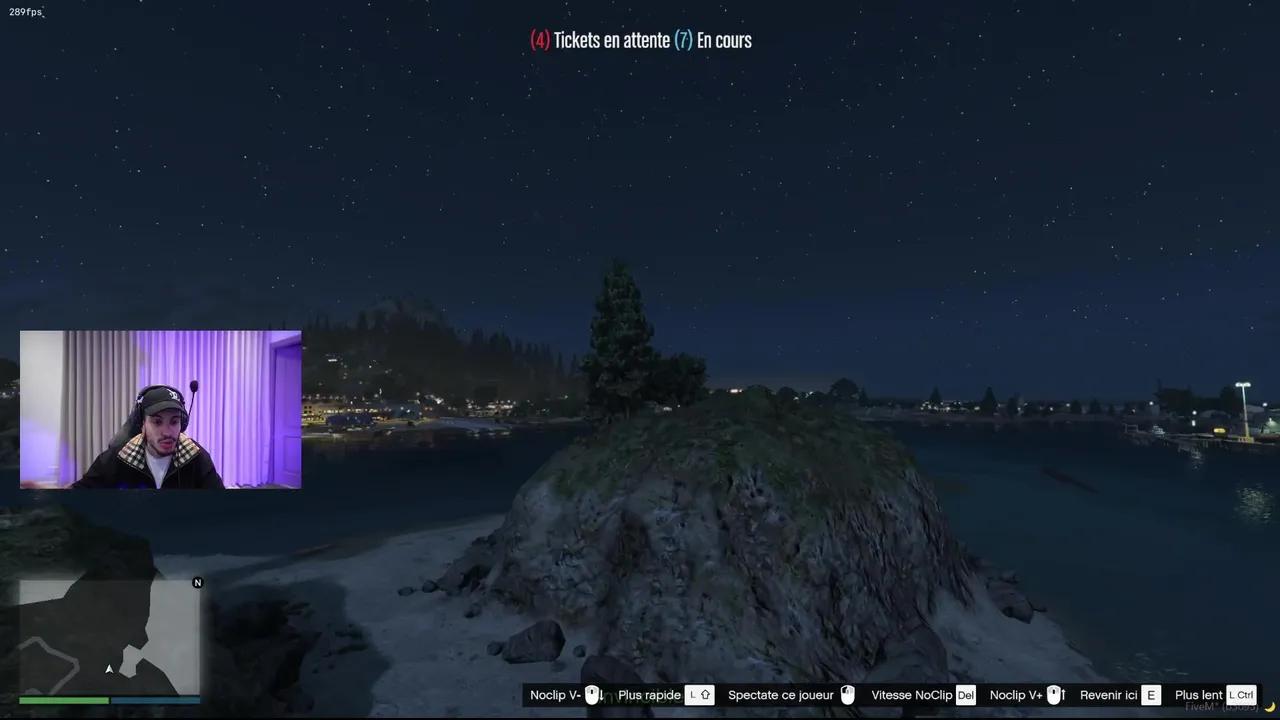
Task: Click the N compass marker on the minimap
Action: (197, 582)
